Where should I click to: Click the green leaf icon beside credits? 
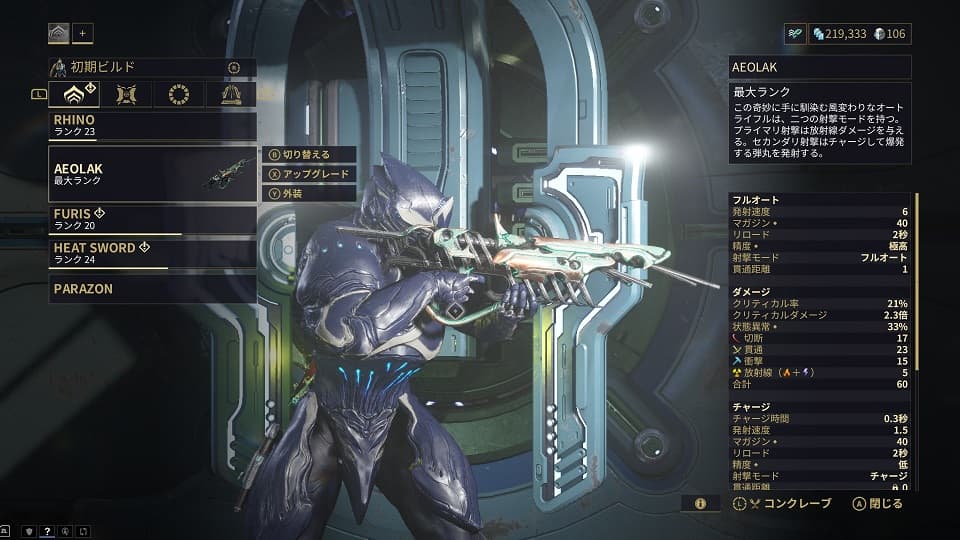(796, 34)
